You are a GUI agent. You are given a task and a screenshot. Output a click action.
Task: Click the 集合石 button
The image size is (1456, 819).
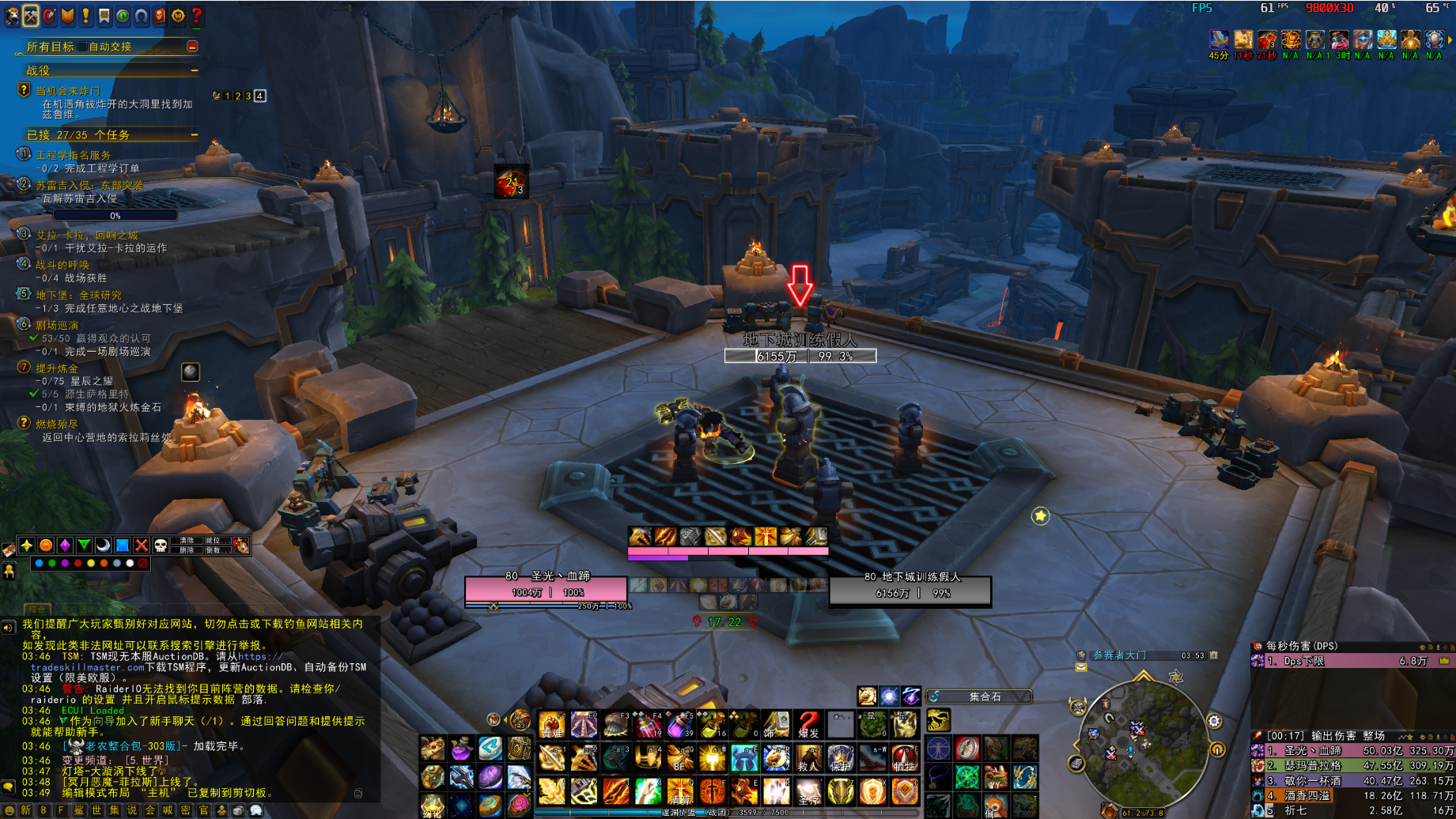[x=979, y=696]
